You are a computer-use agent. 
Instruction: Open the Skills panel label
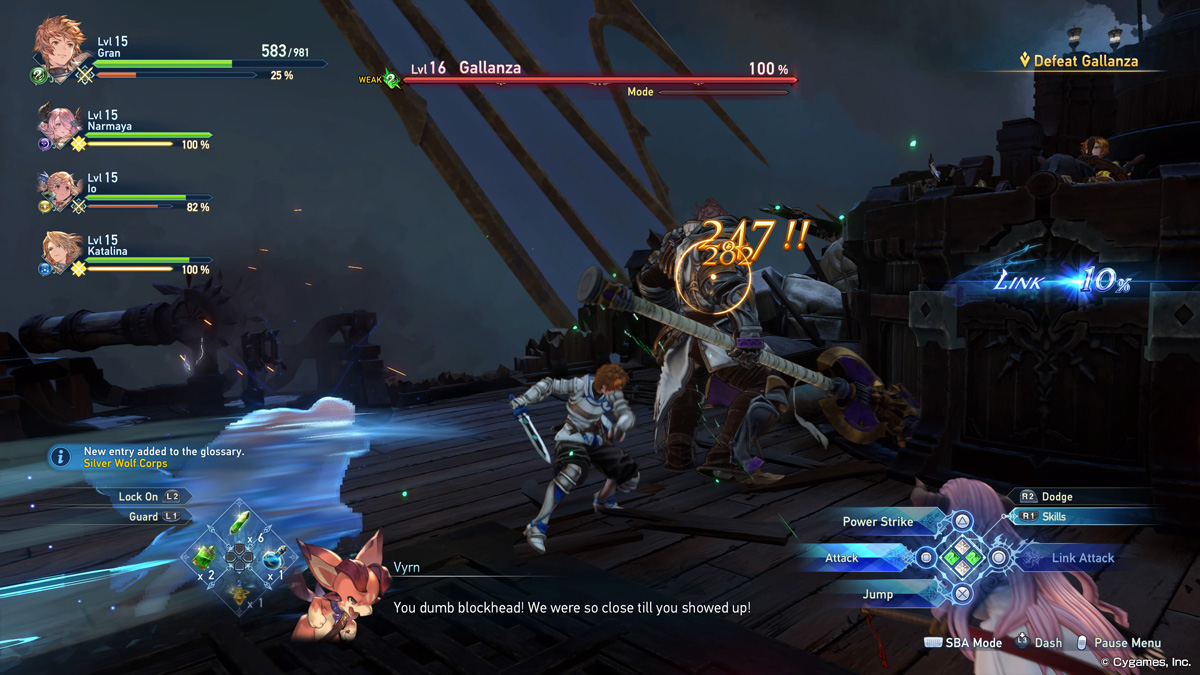(1054, 517)
